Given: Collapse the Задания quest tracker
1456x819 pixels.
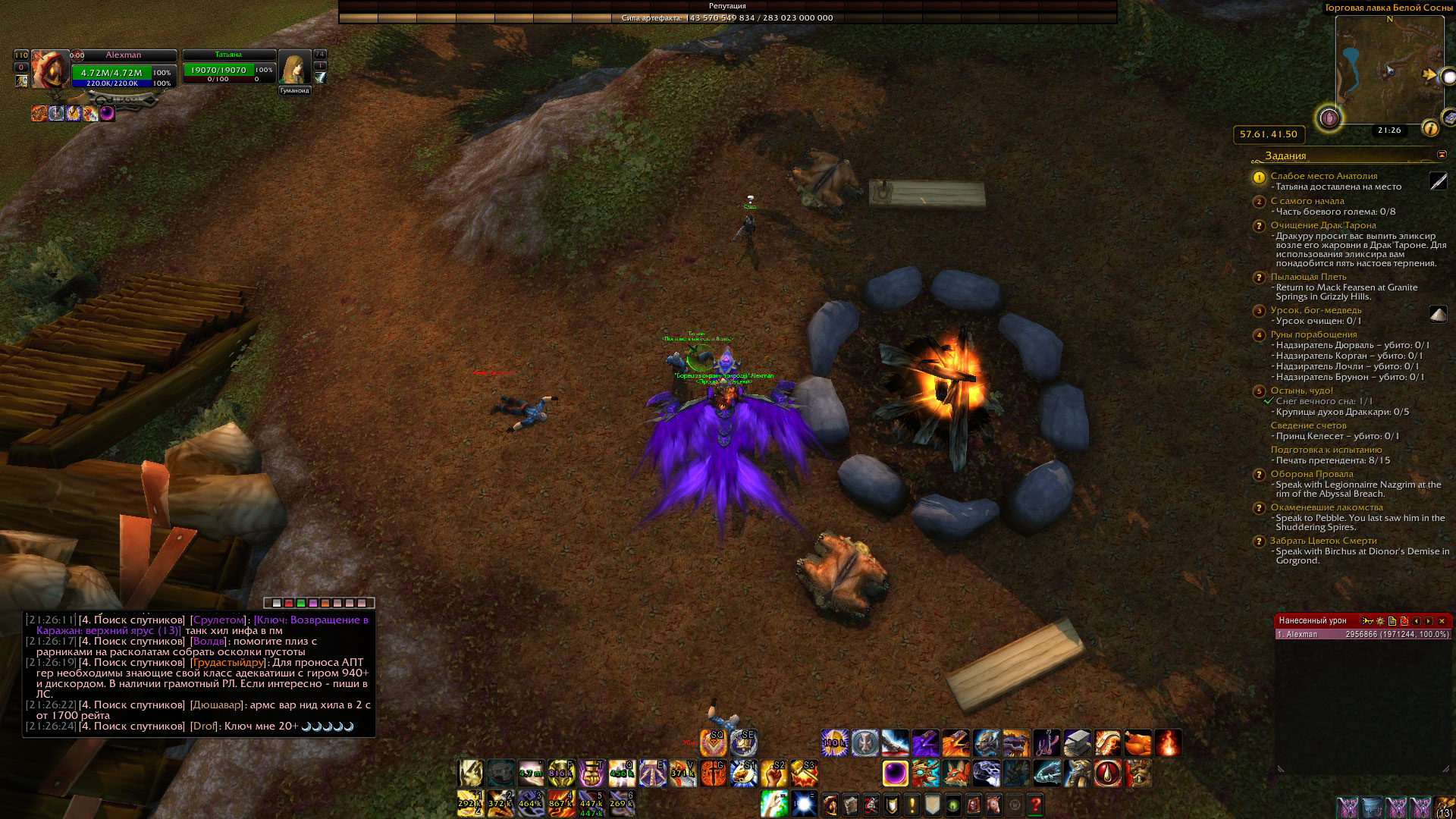Looking at the screenshot, I should [x=1442, y=155].
